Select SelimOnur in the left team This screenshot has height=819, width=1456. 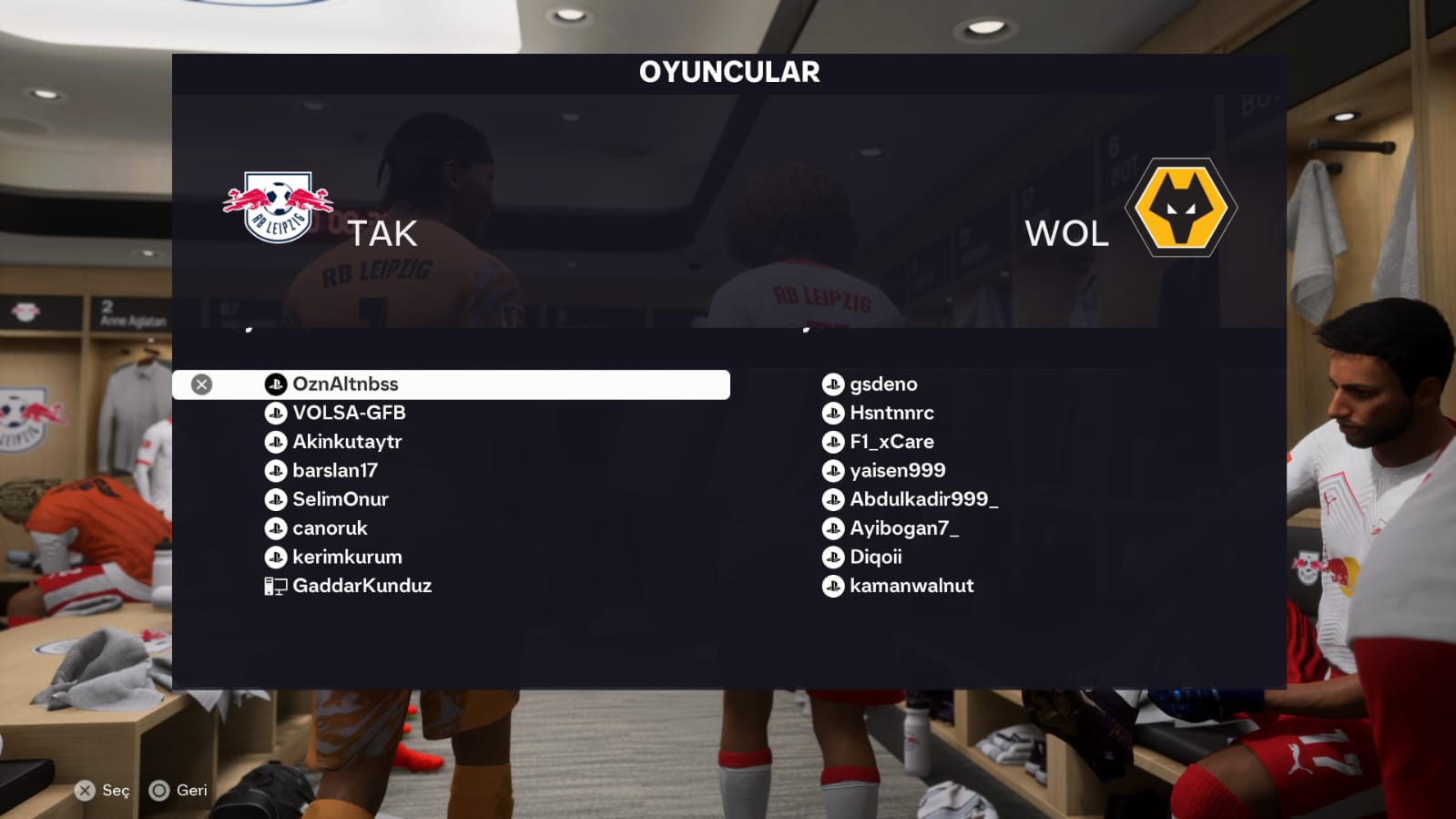coord(341,499)
